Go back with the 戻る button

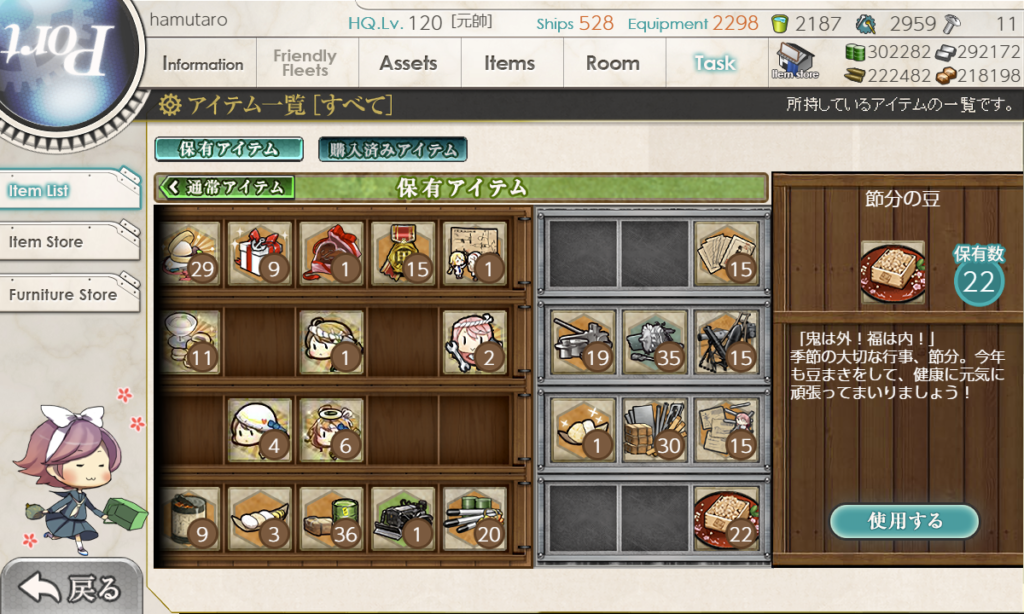click(x=70, y=588)
